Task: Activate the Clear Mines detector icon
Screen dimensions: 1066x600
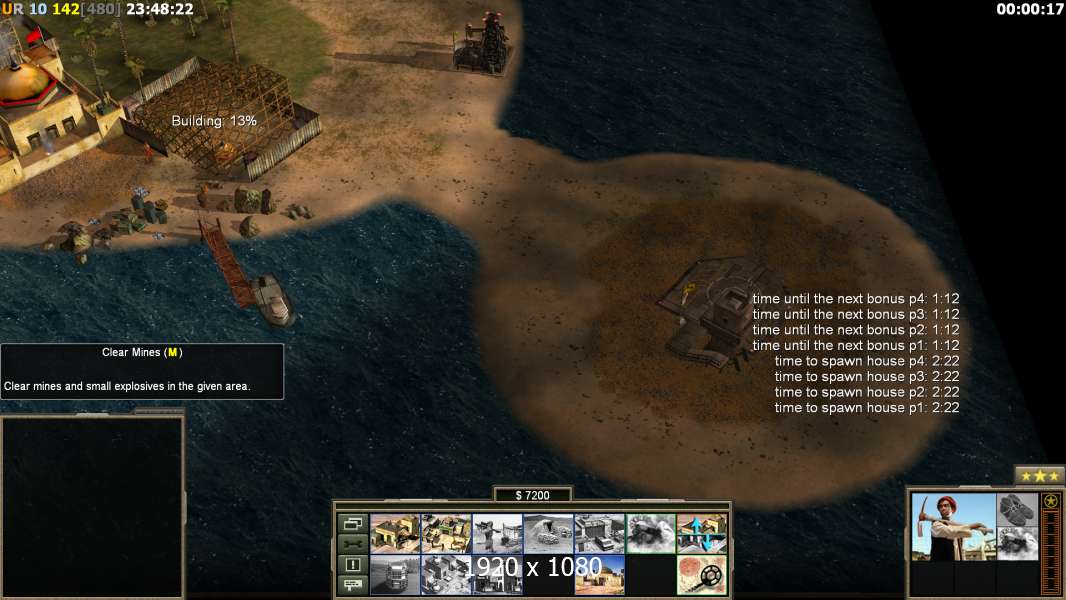Action: click(701, 575)
